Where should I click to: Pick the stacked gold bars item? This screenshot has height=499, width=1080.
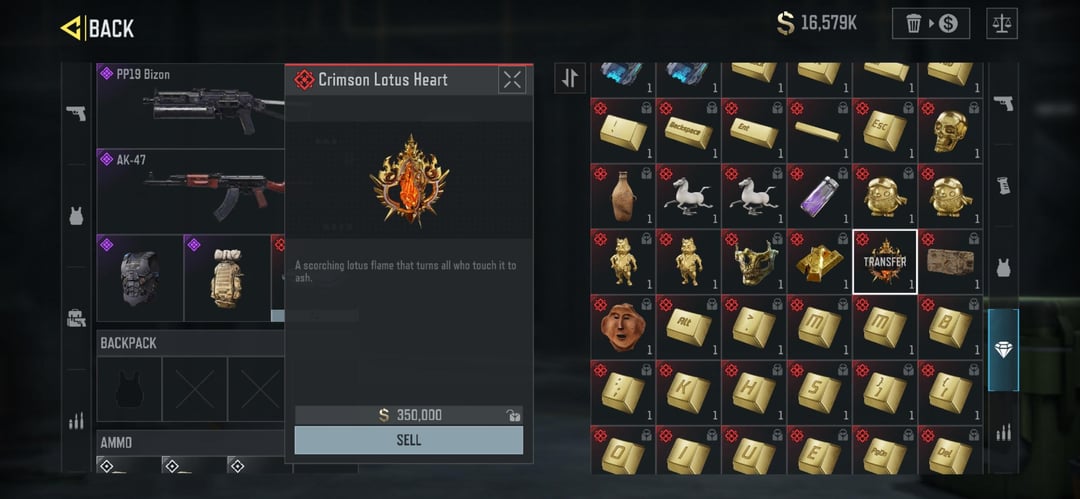pos(819,261)
